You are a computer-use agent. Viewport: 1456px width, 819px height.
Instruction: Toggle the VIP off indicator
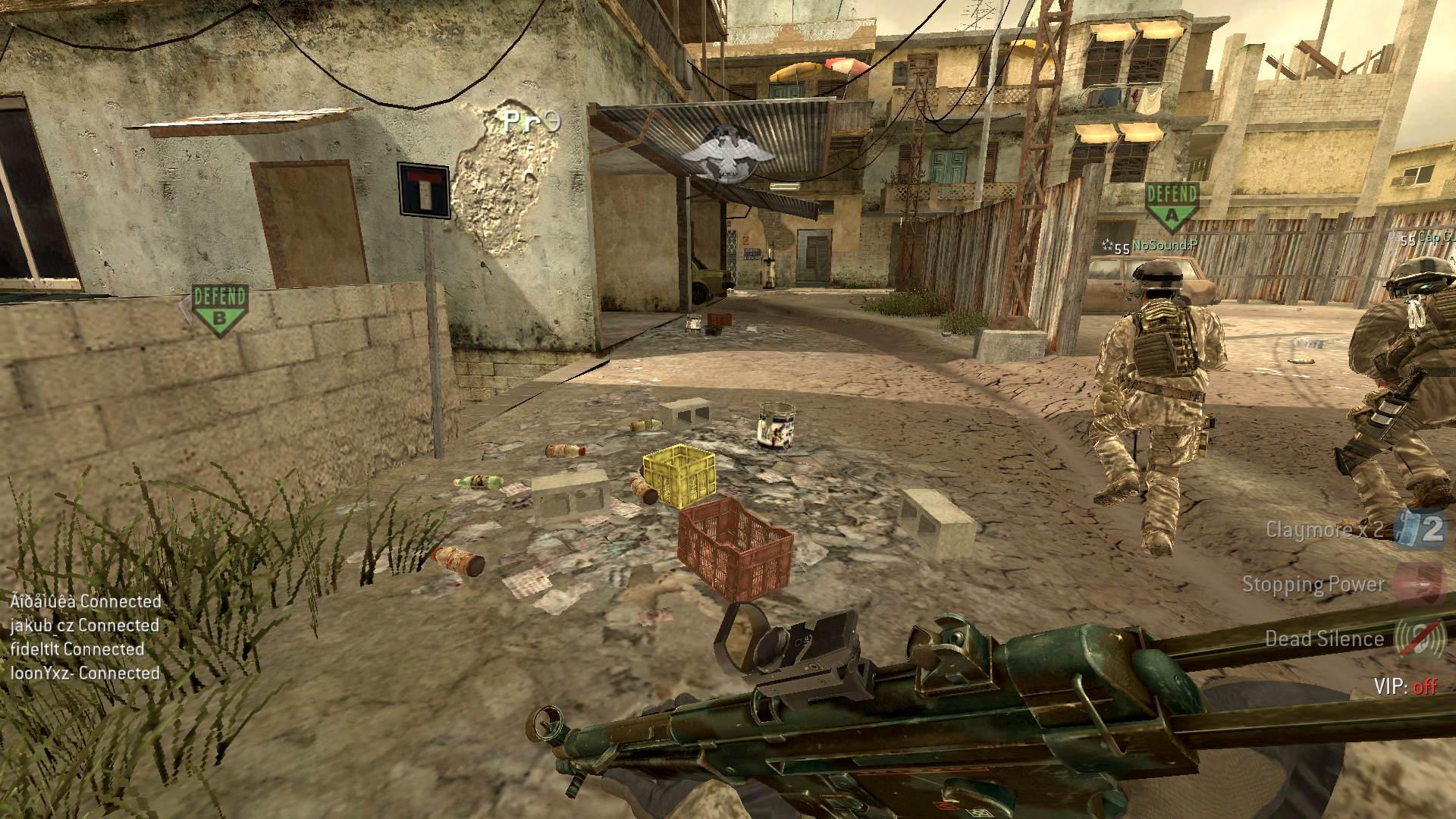(x=1404, y=687)
